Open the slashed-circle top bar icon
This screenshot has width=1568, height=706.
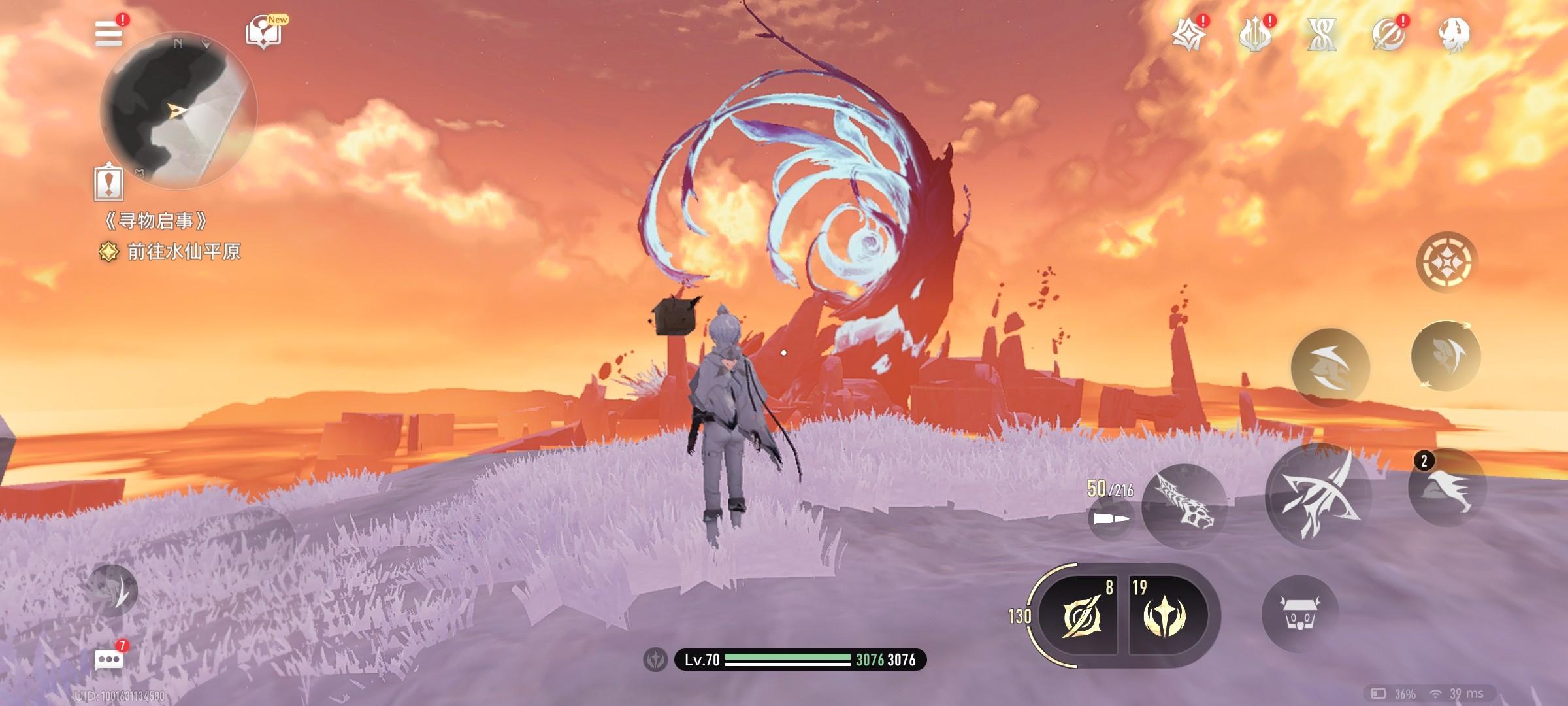[1388, 35]
